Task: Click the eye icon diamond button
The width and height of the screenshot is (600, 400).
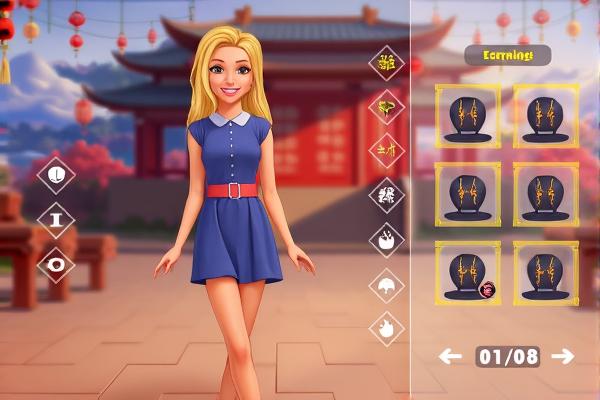Action: click(56, 265)
